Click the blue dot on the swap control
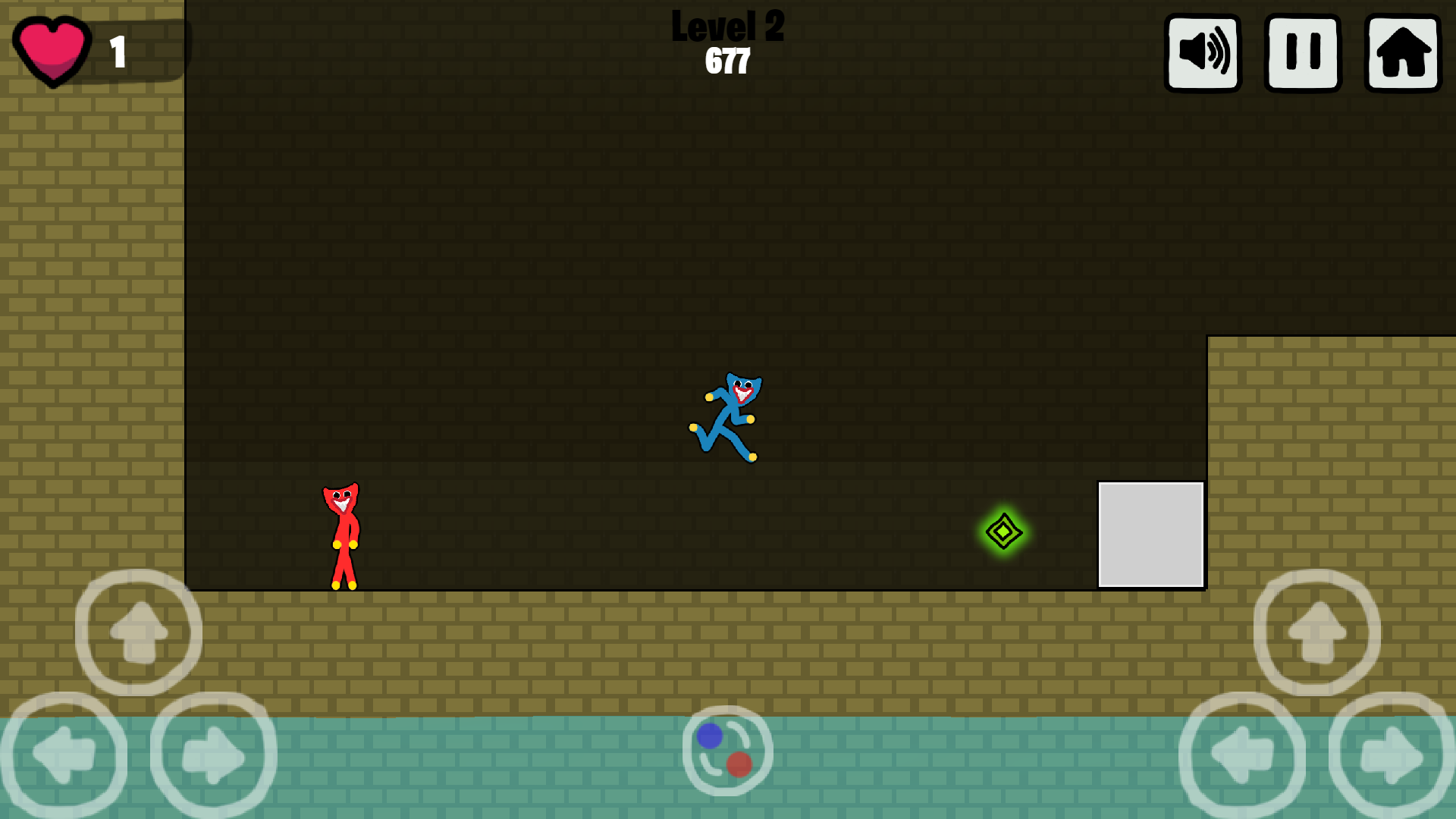This screenshot has height=819, width=1456. click(708, 736)
